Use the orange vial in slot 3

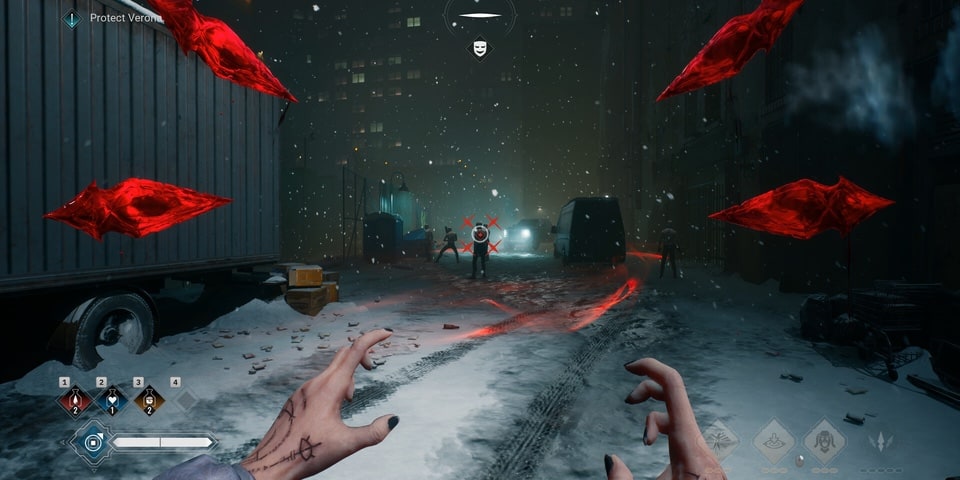click(149, 401)
